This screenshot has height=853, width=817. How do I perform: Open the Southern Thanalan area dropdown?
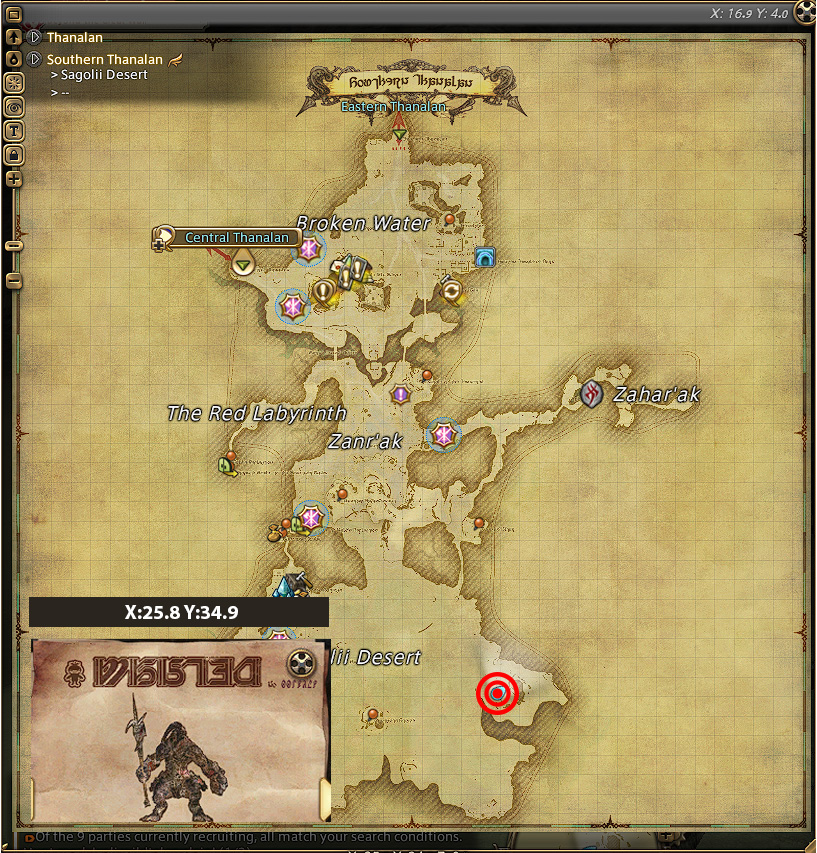34,59
